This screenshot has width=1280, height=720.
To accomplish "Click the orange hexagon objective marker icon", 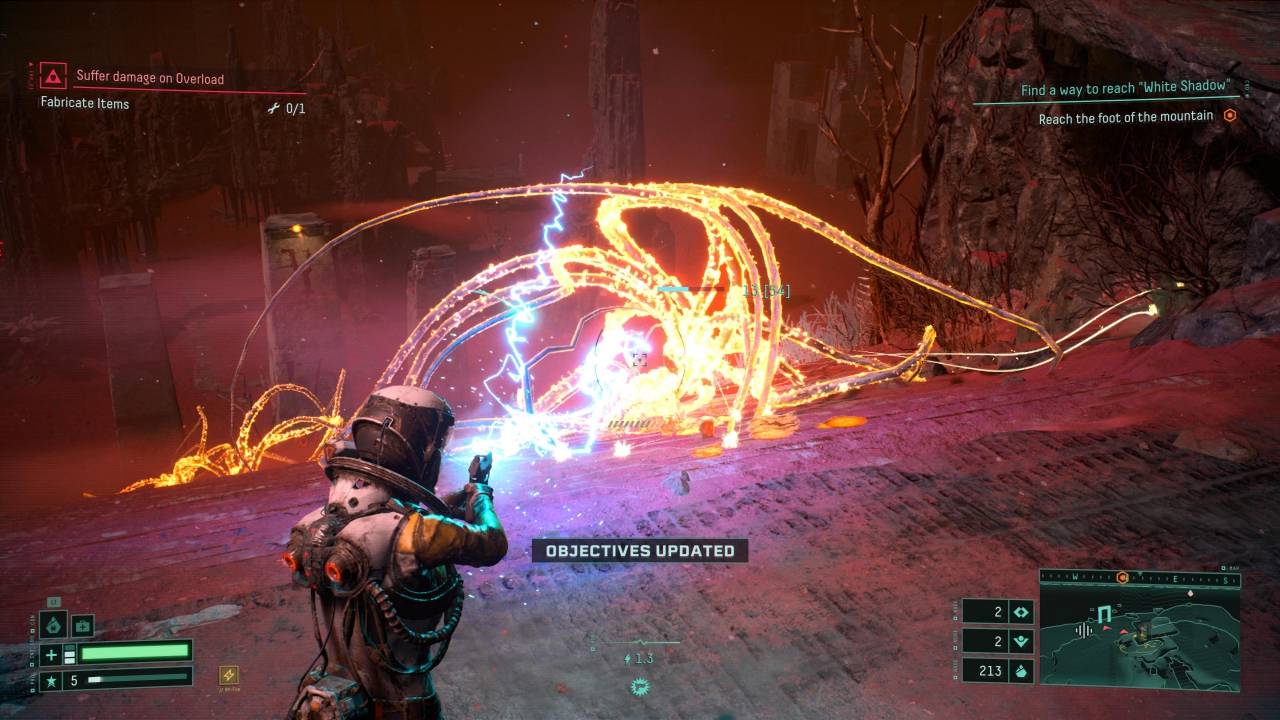I will [1230, 116].
